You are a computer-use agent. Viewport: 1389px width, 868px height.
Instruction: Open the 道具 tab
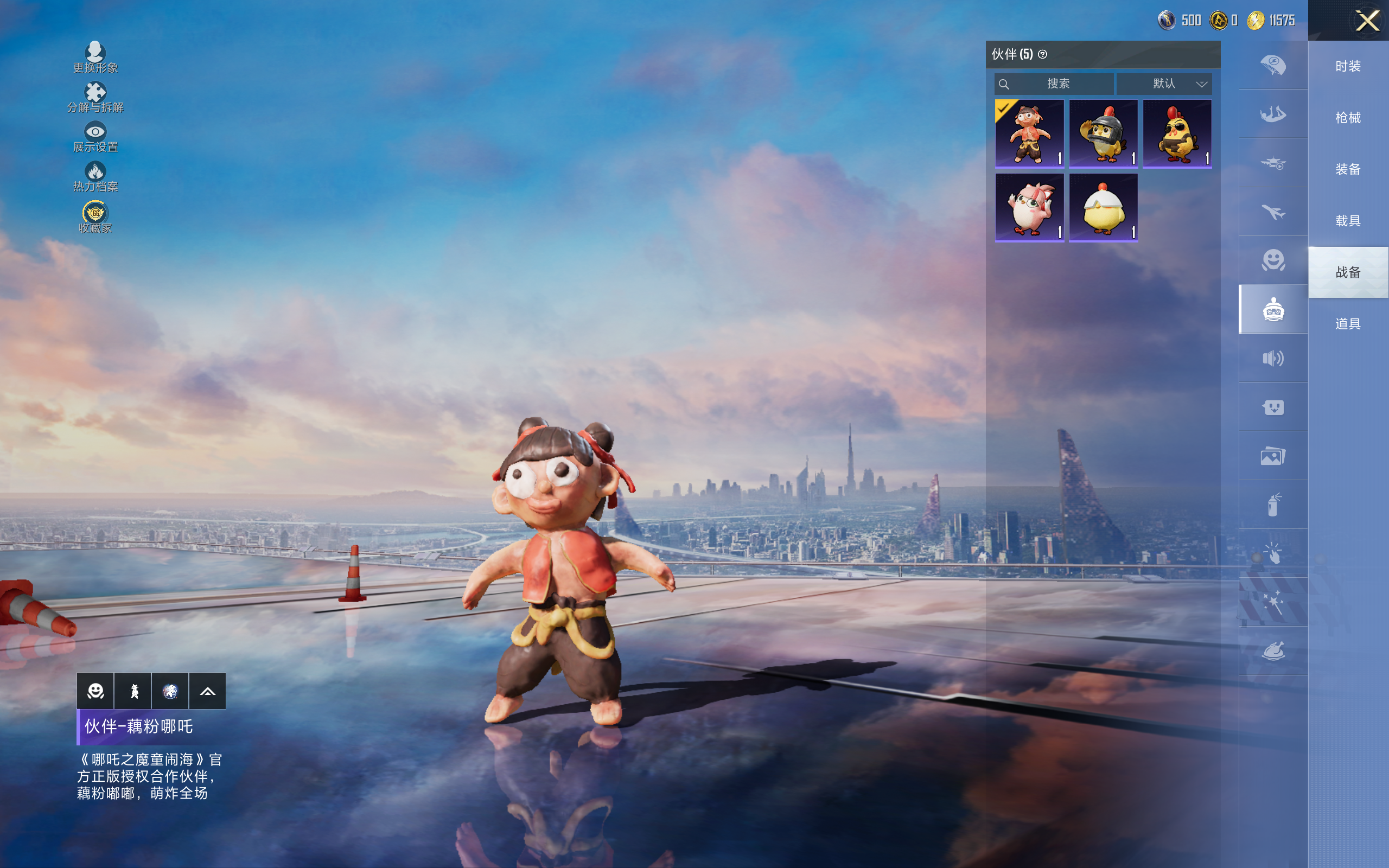click(x=1348, y=324)
